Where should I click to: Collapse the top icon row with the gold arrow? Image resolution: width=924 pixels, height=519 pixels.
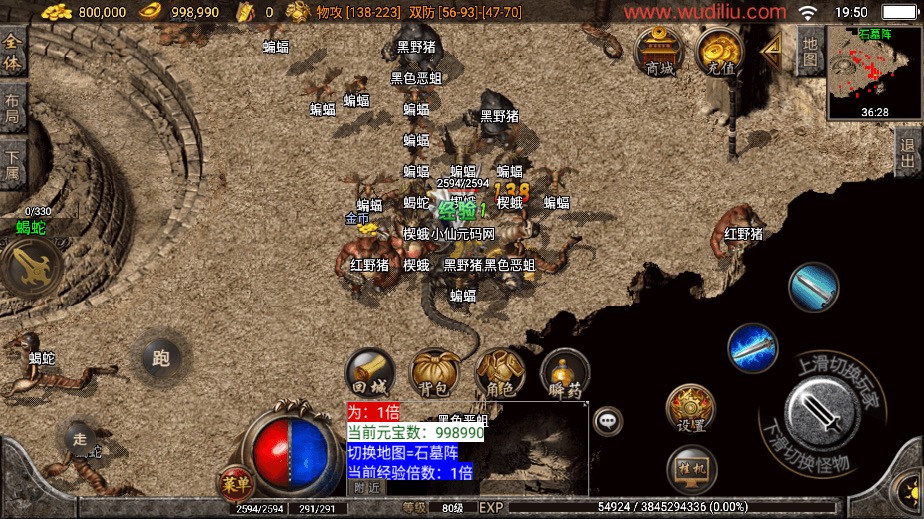pos(771,48)
